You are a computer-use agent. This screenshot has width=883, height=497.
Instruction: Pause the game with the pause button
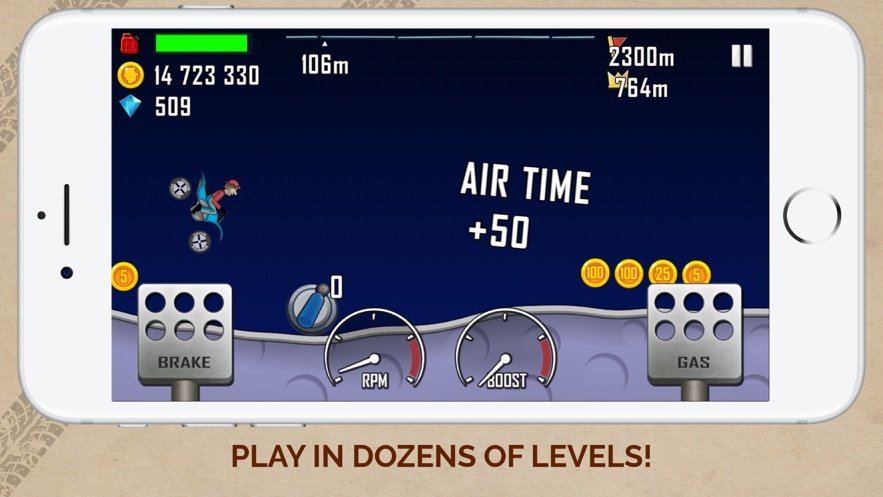(x=741, y=56)
